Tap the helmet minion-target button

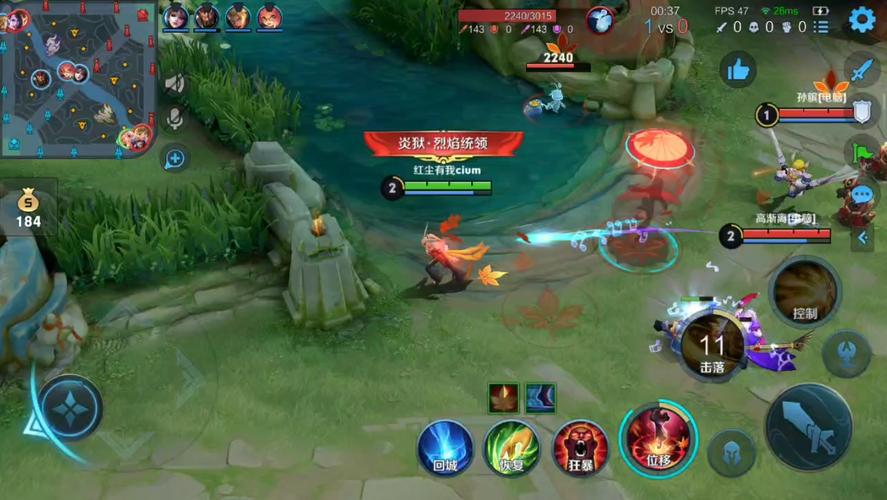click(x=732, y=453)
